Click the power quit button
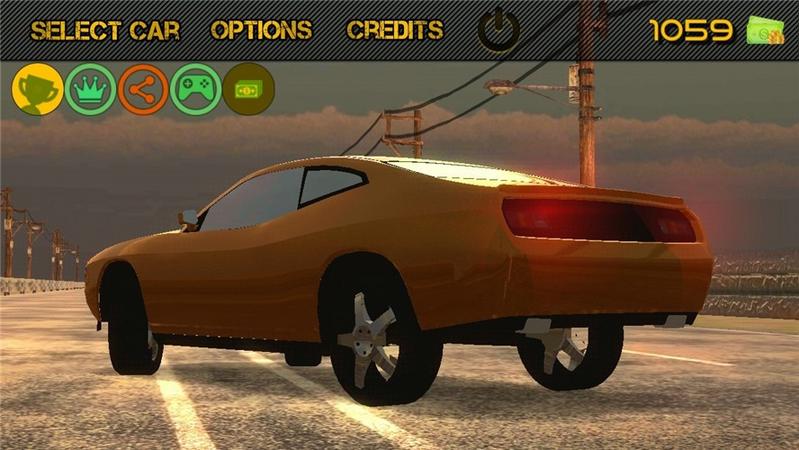The width and height of the screenshot is (799, 450). (x=498, y=30)
